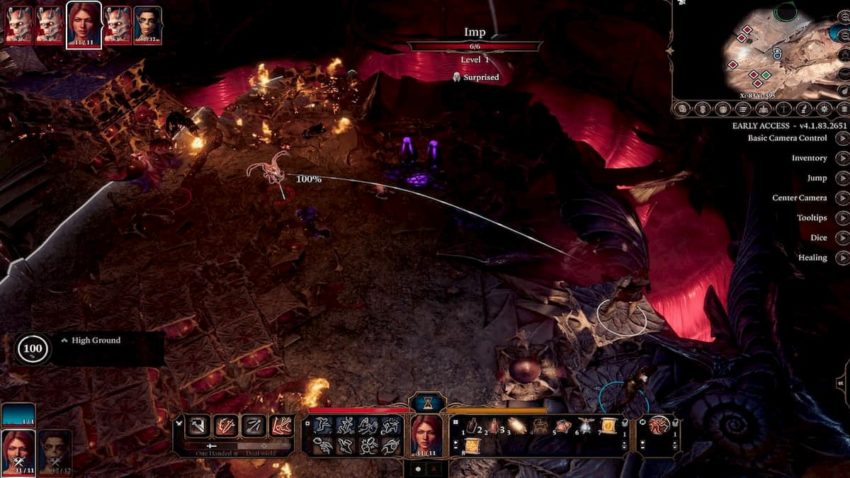Select the red-haired portrait in the hotbar center
850x478 pixels.
click(x=426, y=434)
